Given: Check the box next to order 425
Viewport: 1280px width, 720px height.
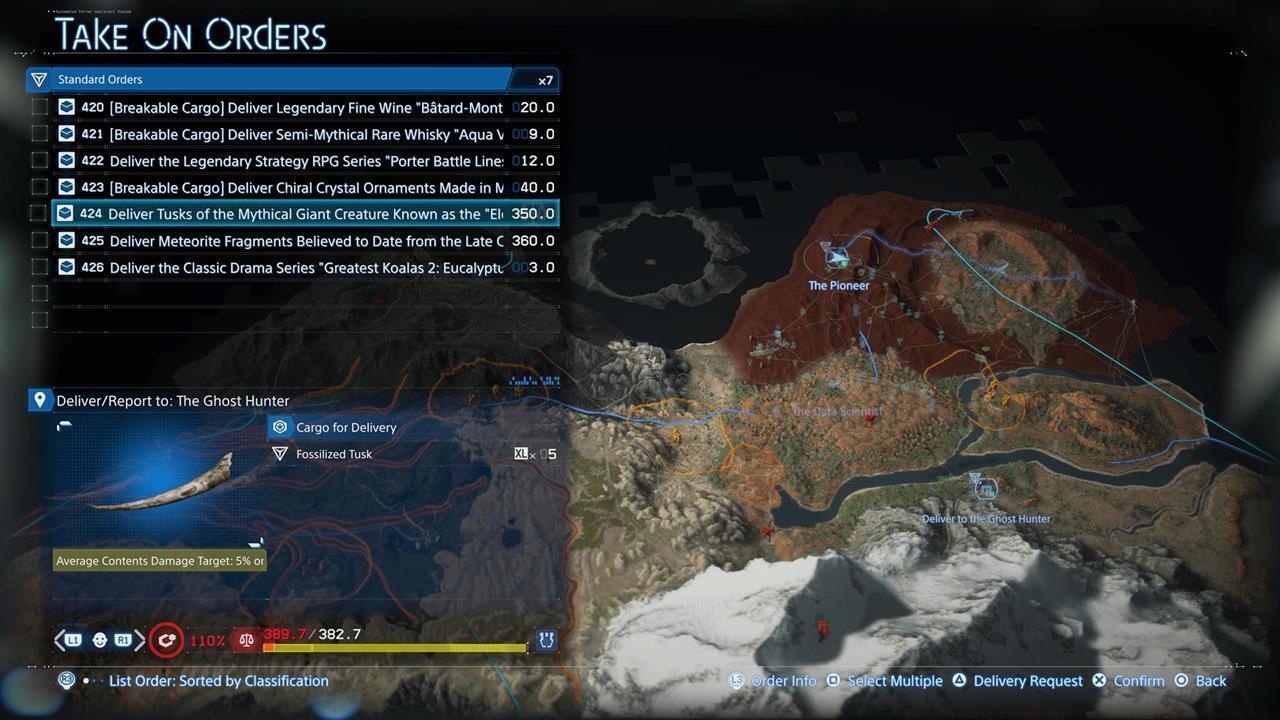Looking at the screenshot, I should point(39,240).
